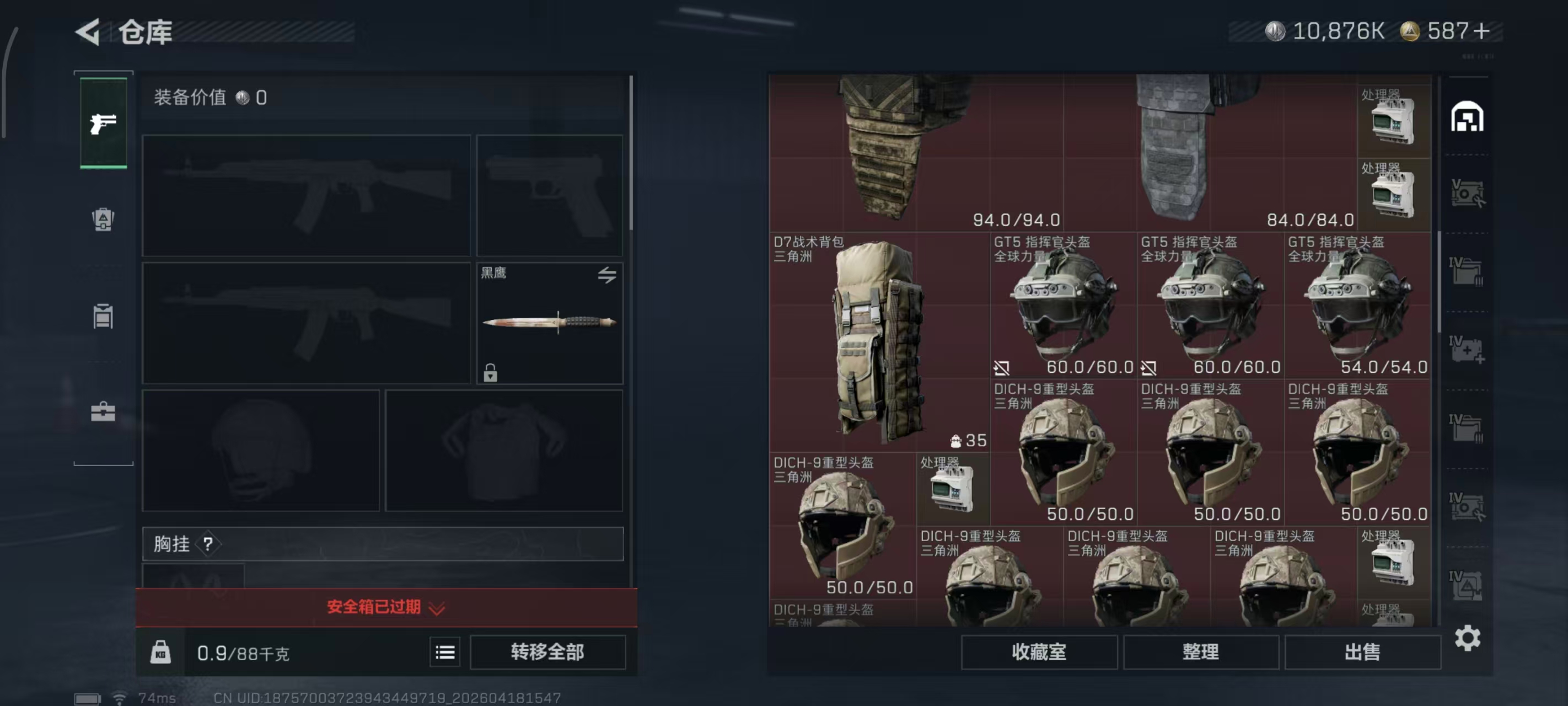Click the 收藏室 collection room button
Image resolution: width=1568 pixels, height=706 pixels.
point(1039,652)
